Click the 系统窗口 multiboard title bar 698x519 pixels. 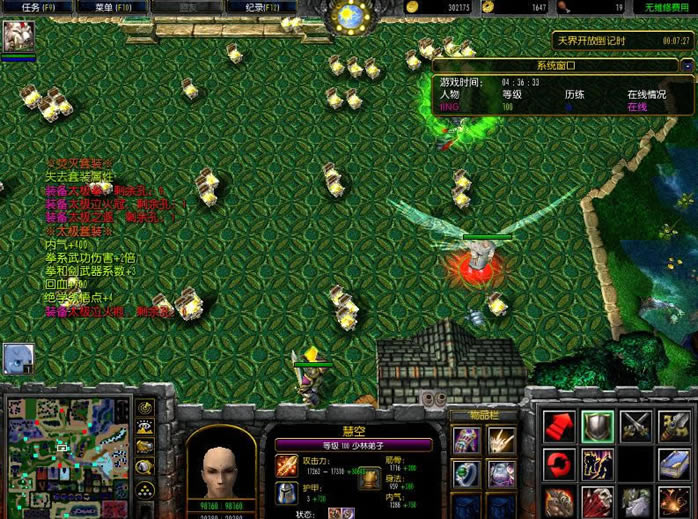(x=549, y=64)
